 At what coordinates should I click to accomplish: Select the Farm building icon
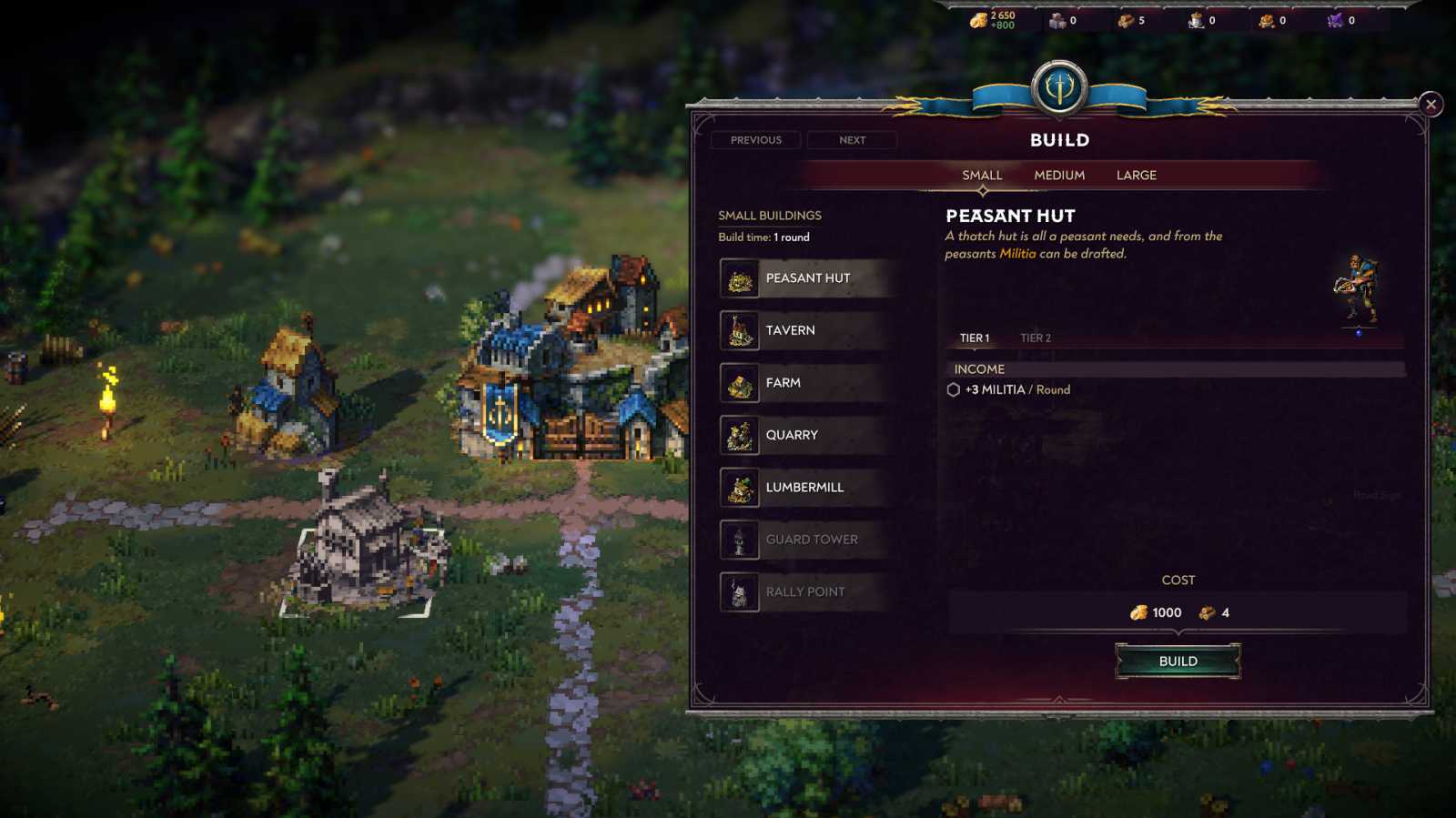click(x=741, y=383)
